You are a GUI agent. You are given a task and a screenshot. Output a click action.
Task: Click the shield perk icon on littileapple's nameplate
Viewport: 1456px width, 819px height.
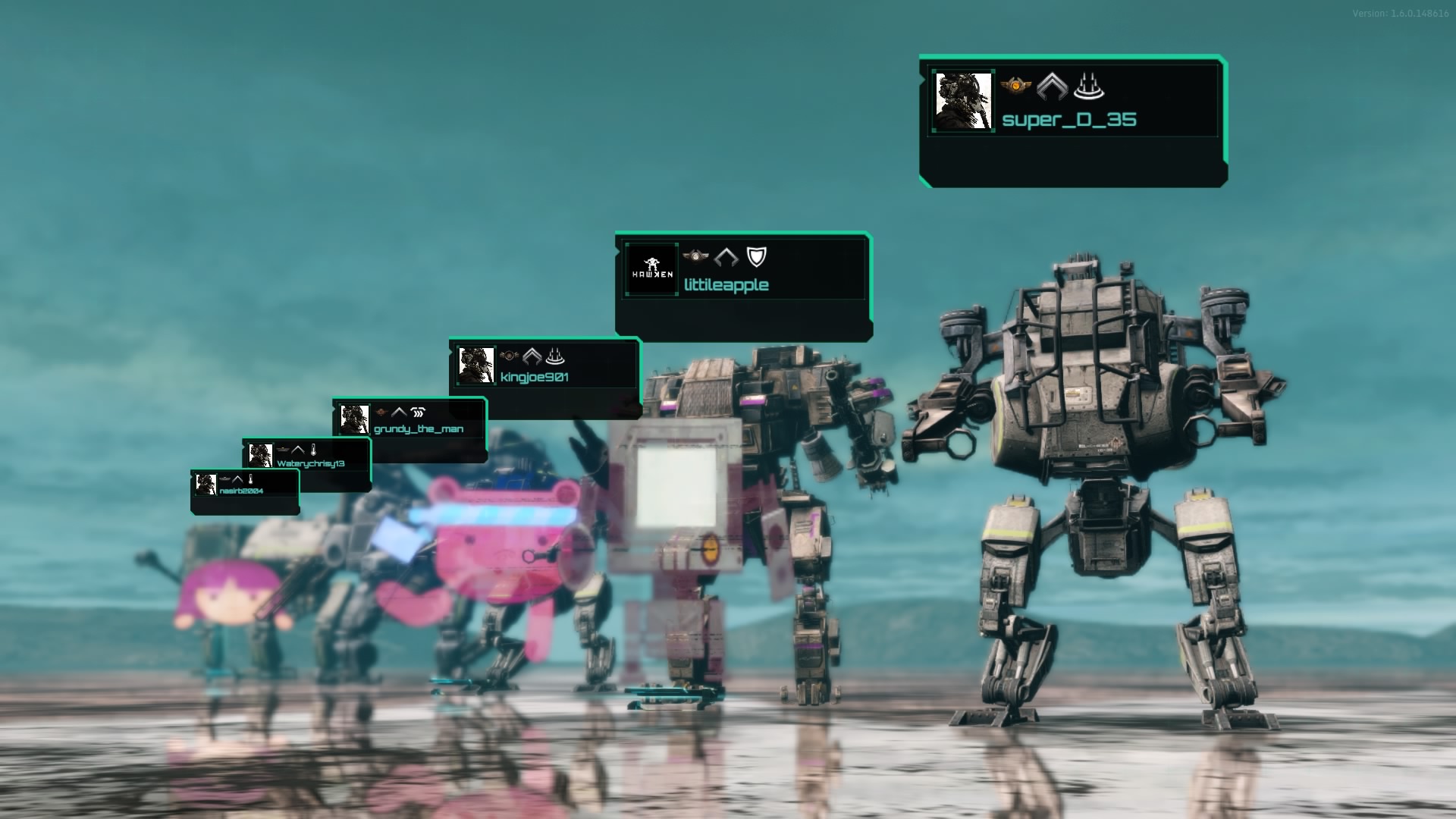click(755, 256)
